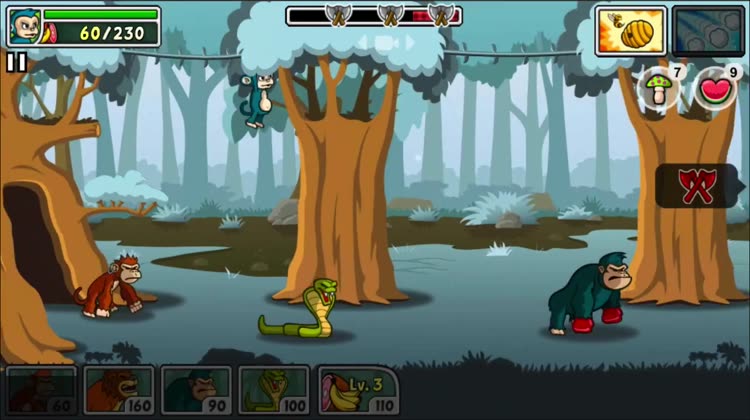Summon the 90-cost gorilla unit
The height and width of the screenshot is (420, 750).
(196, 390)
